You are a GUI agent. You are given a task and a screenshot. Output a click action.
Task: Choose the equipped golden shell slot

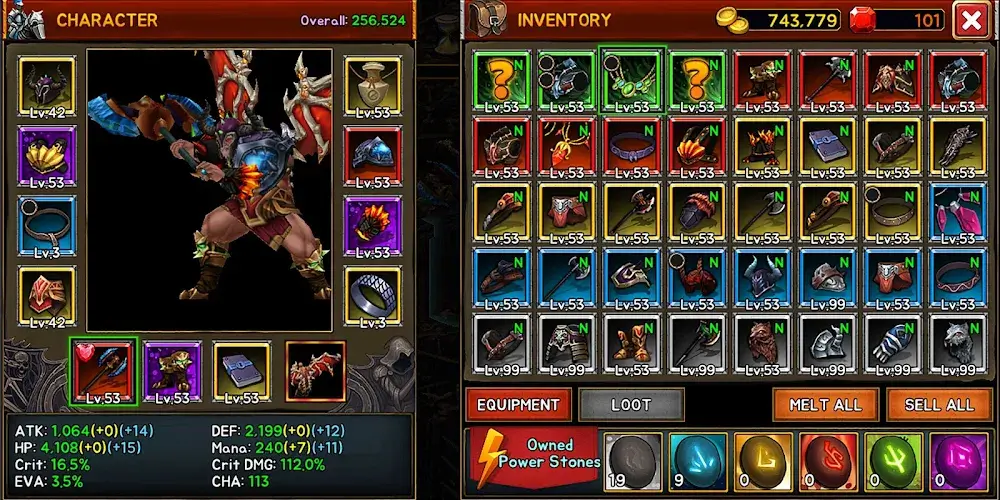(x=47, y=157)
